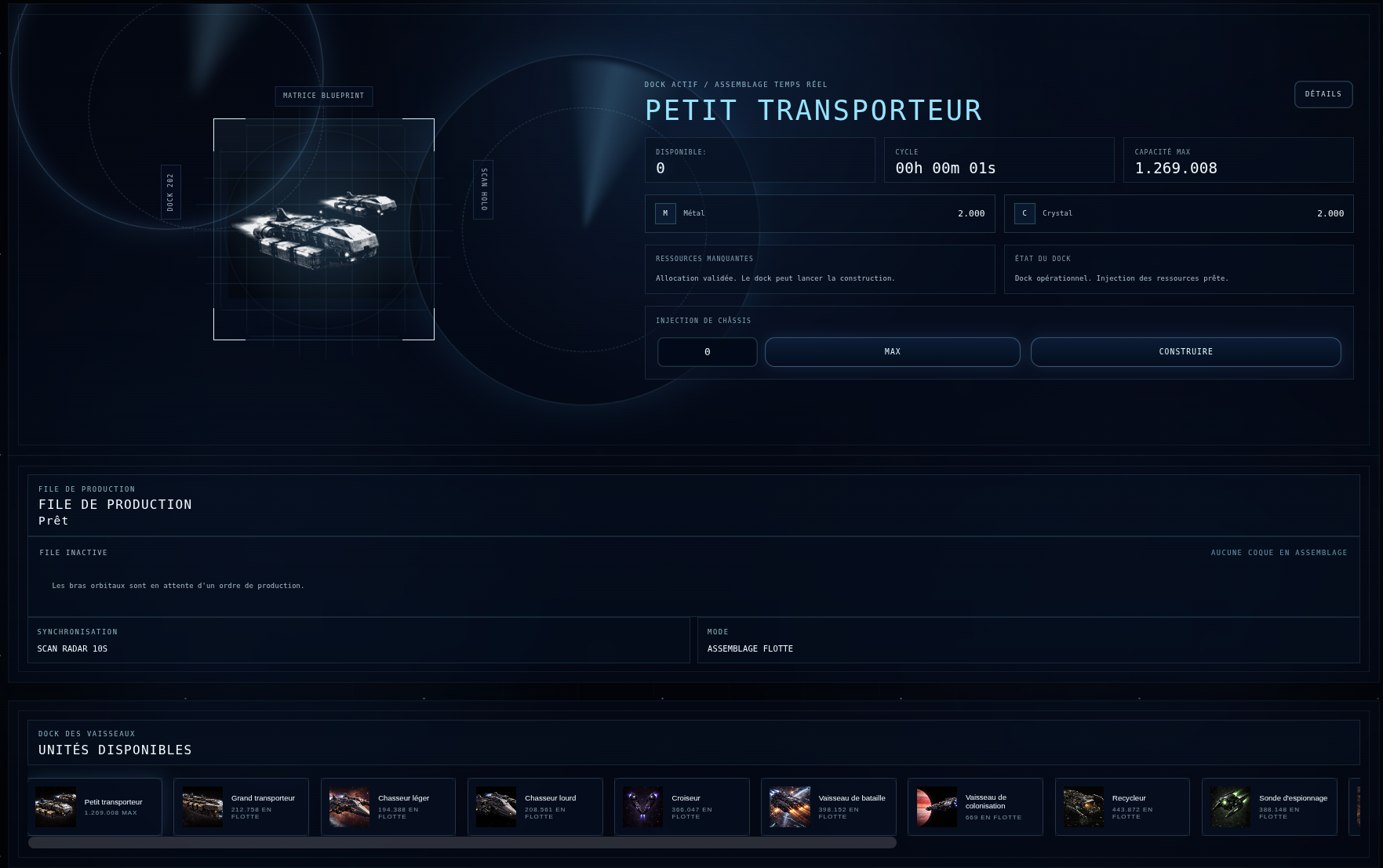The width and height of the screenshot is (1383, 868).
Task: Click the M Métal resource badge
Action: pos(665,212)
